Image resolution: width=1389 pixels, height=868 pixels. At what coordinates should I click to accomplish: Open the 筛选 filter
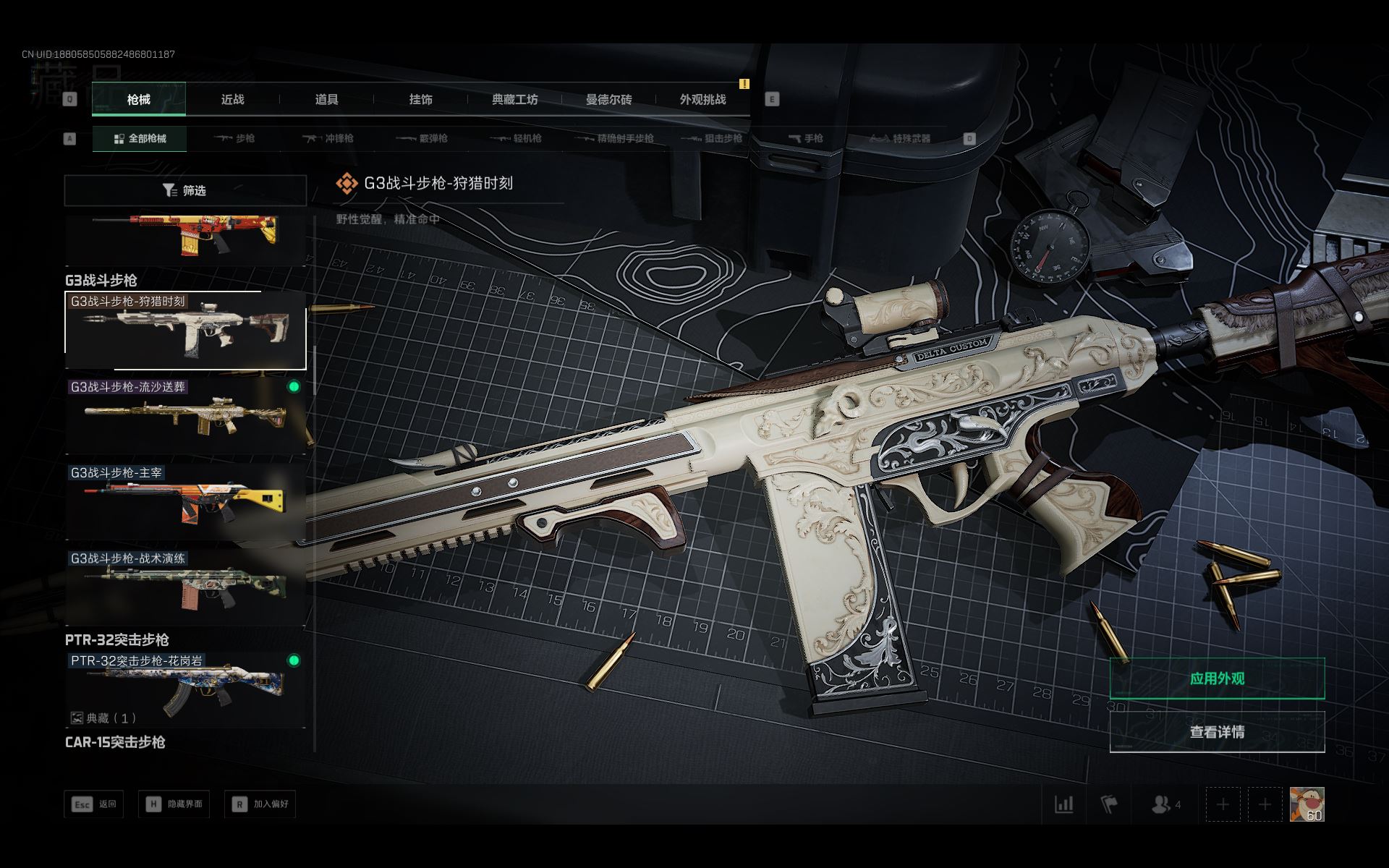click(185, 190)
